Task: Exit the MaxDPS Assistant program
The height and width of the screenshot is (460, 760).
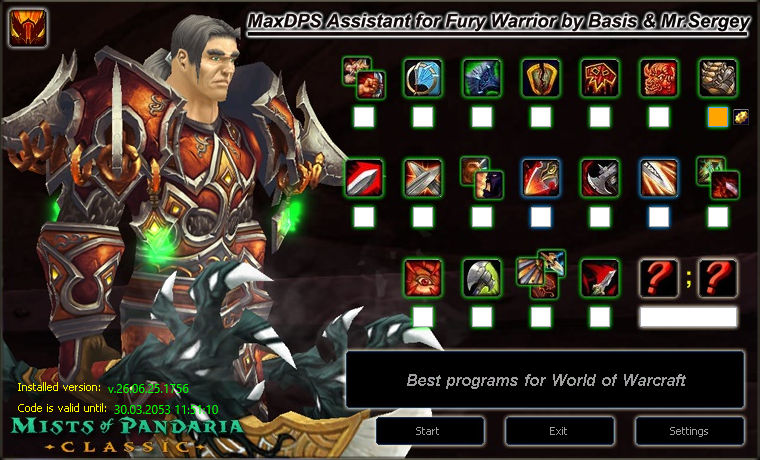Action: point(559,431)
